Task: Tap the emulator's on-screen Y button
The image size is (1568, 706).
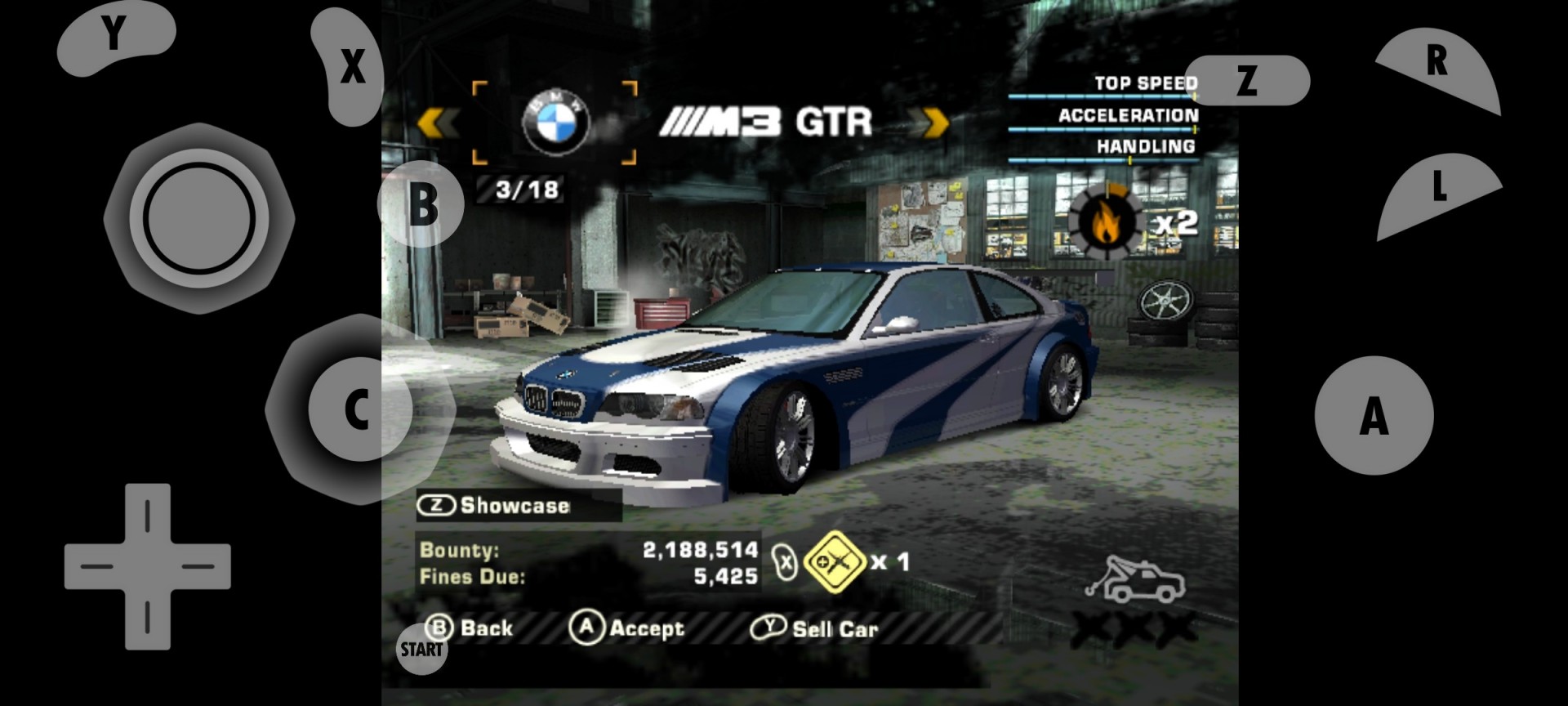Action: pyautogui.click(x=114, y=36)
